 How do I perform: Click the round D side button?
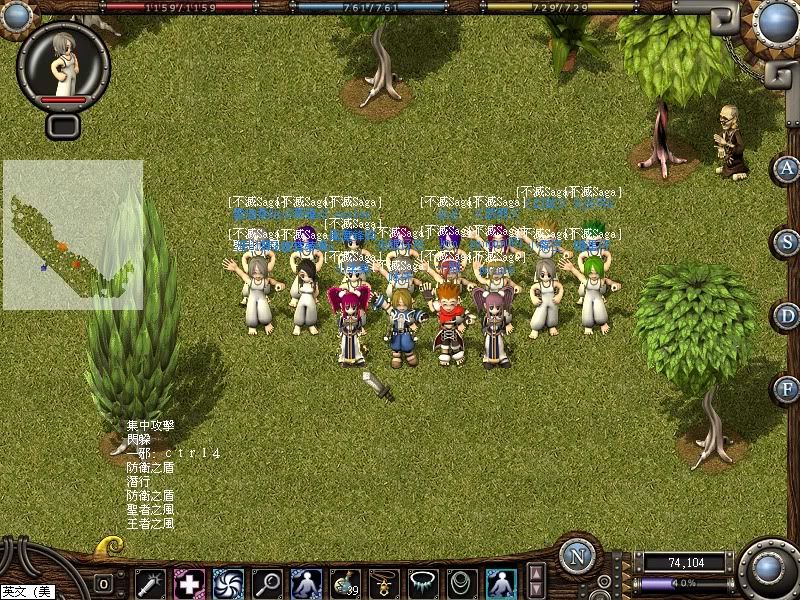[788, 316]
